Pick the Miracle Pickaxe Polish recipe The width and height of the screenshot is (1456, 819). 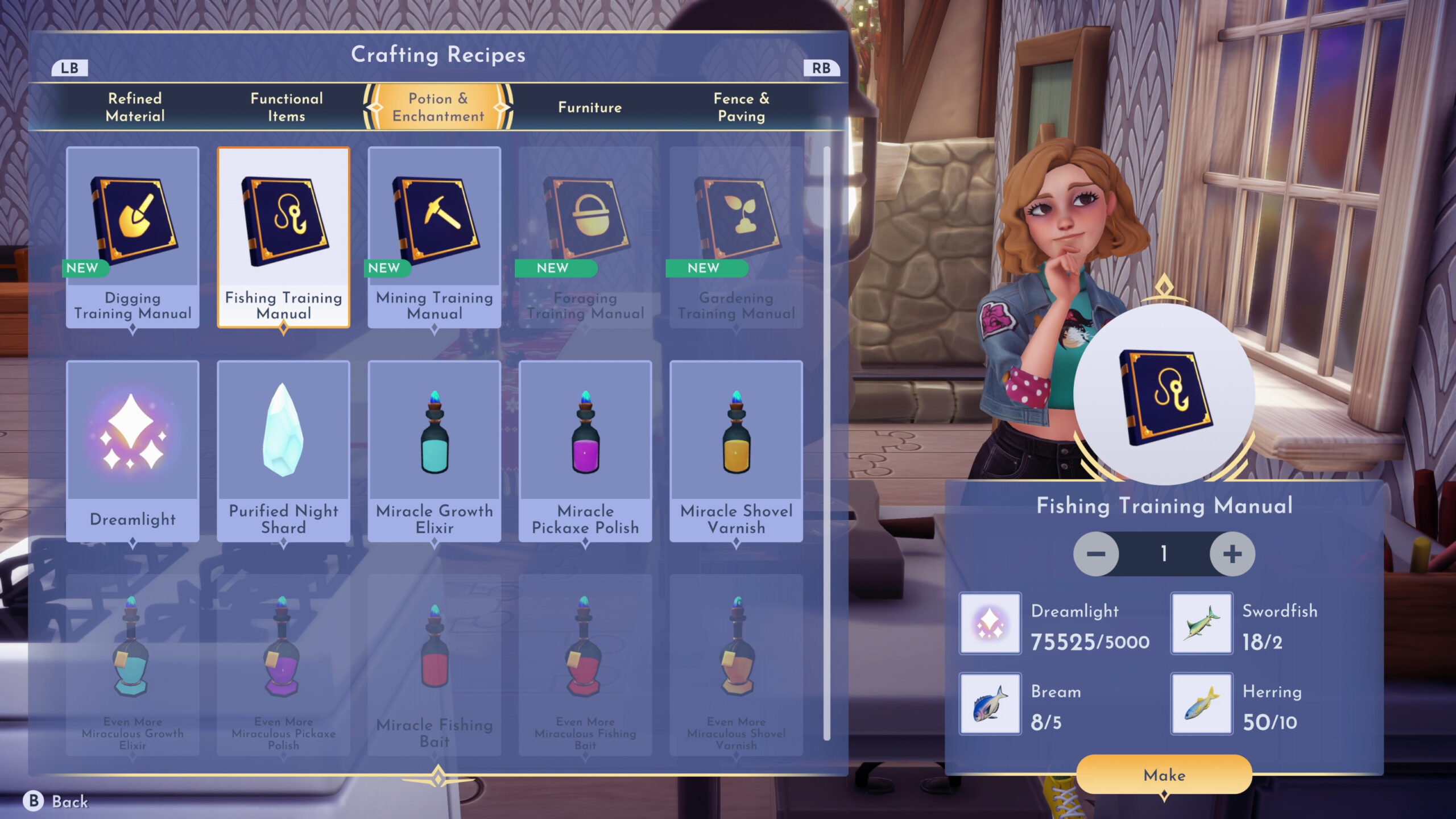tap(585, 450)
